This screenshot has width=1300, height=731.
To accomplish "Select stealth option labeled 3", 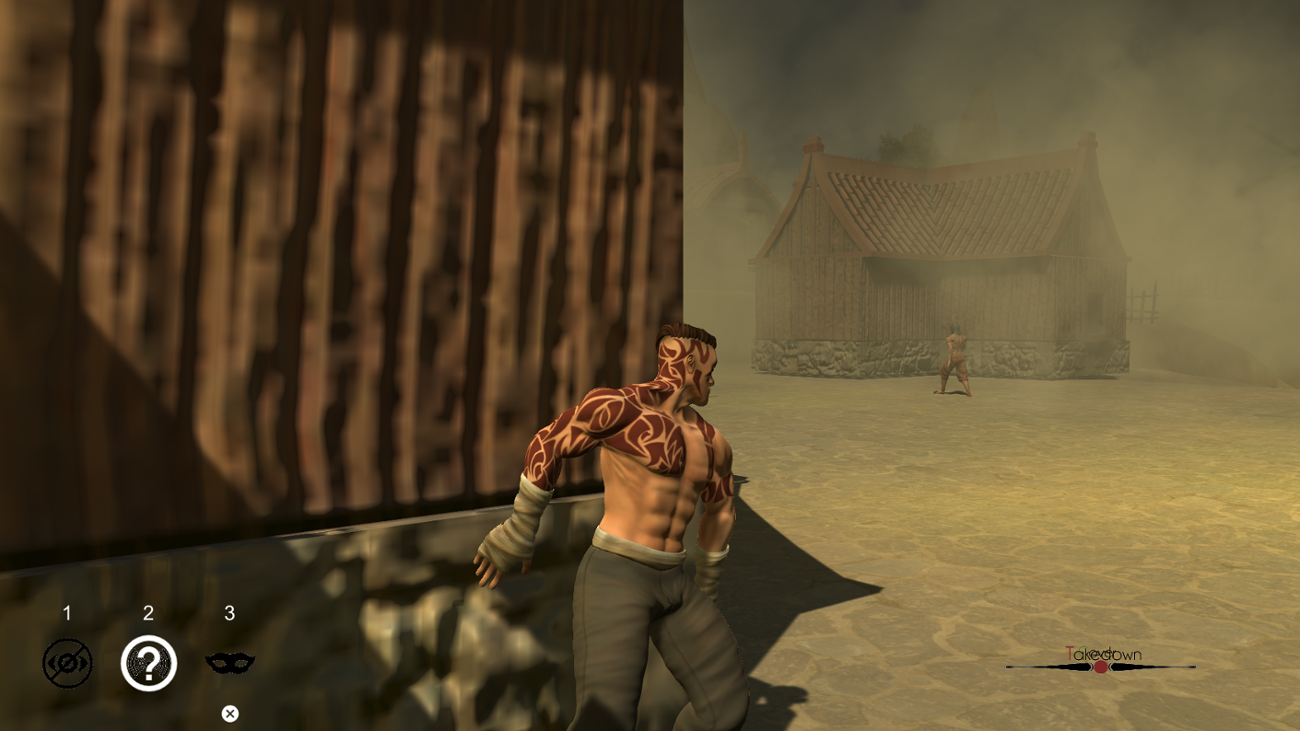I will (x=230, y=614).
